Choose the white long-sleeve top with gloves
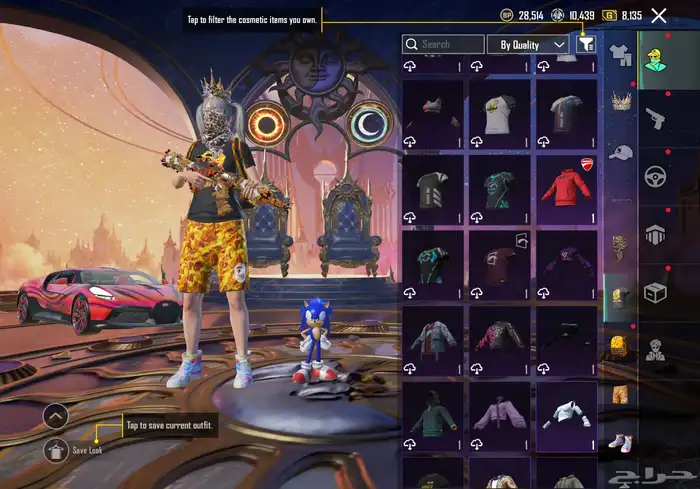 (566, 411)
